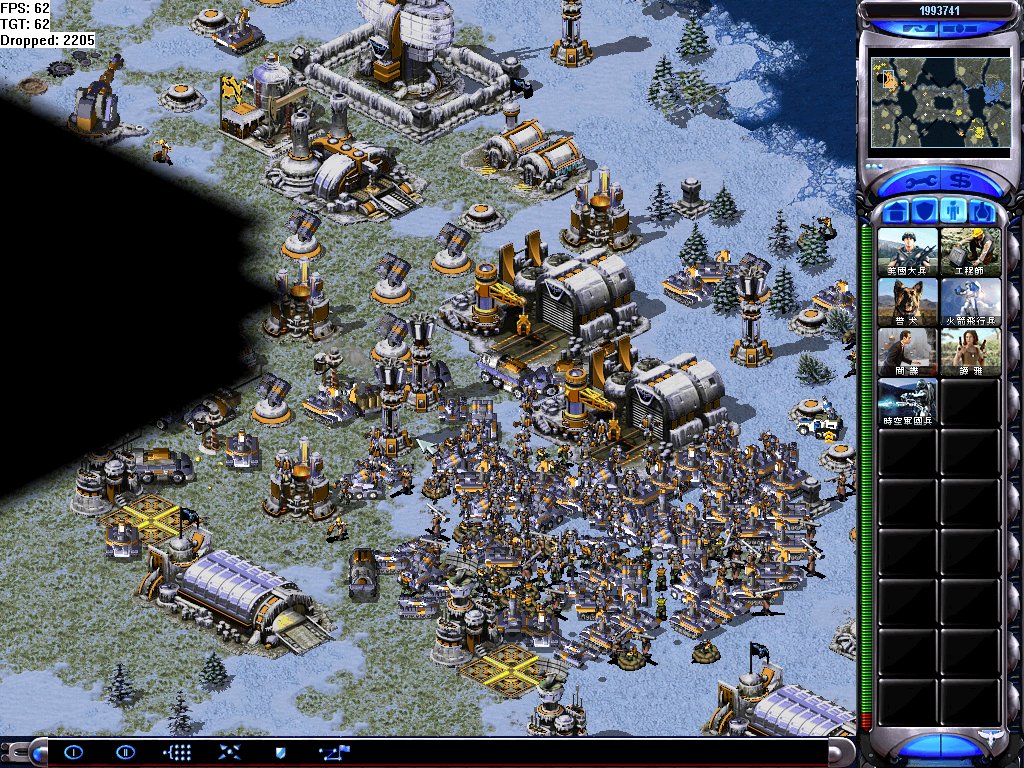Queue a GI (美國大兵) for training
This screenshot has height=768, width=1024.
(x=908, y=252)
